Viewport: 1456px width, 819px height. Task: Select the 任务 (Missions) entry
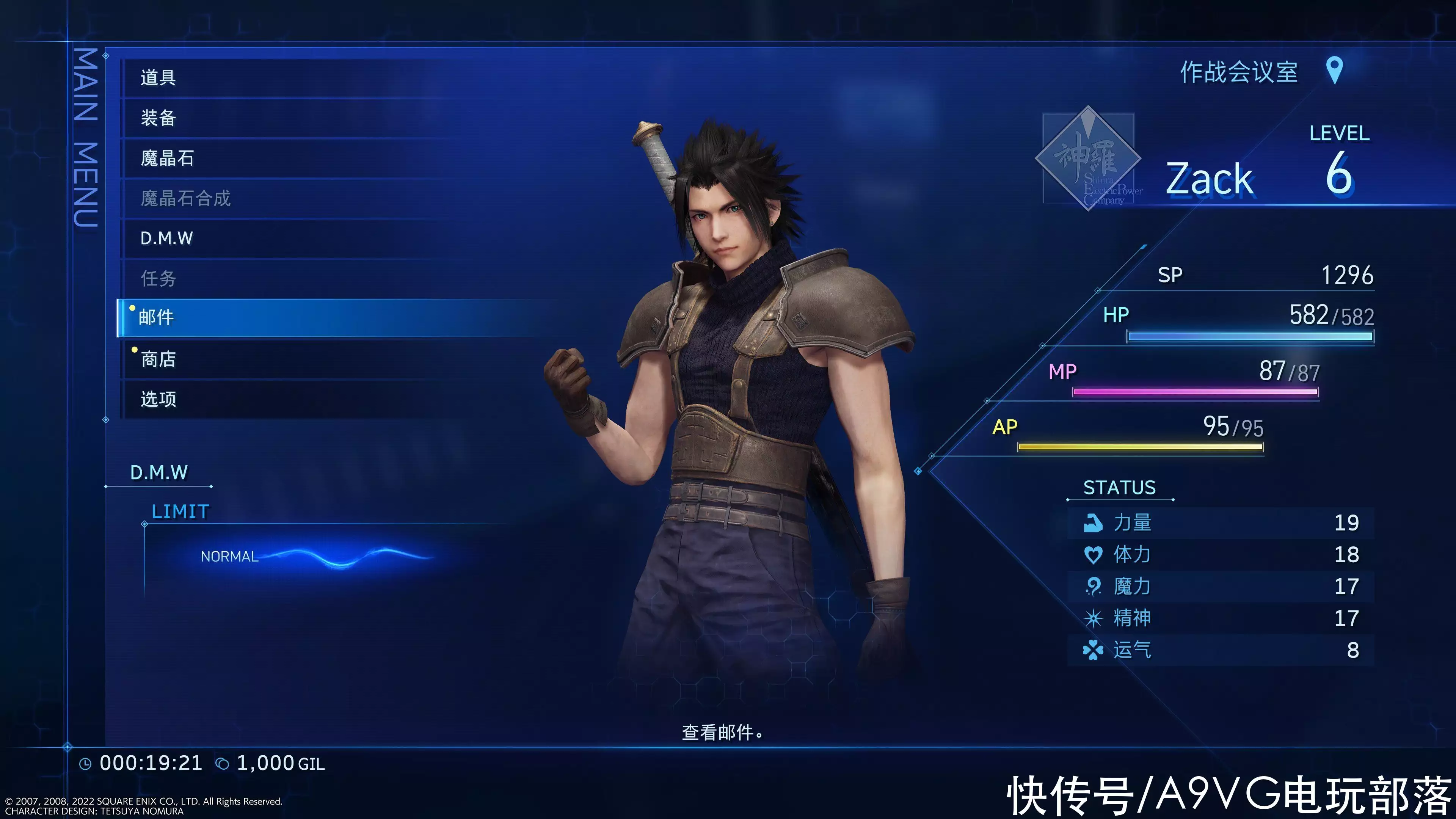158,279
